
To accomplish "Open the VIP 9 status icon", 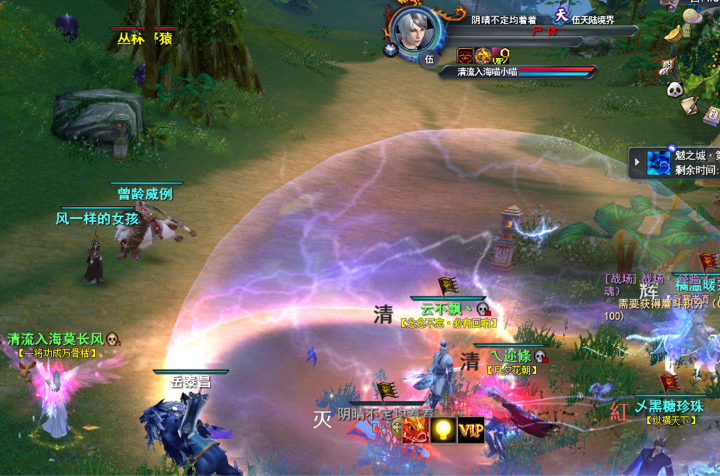I will [501, 56].
